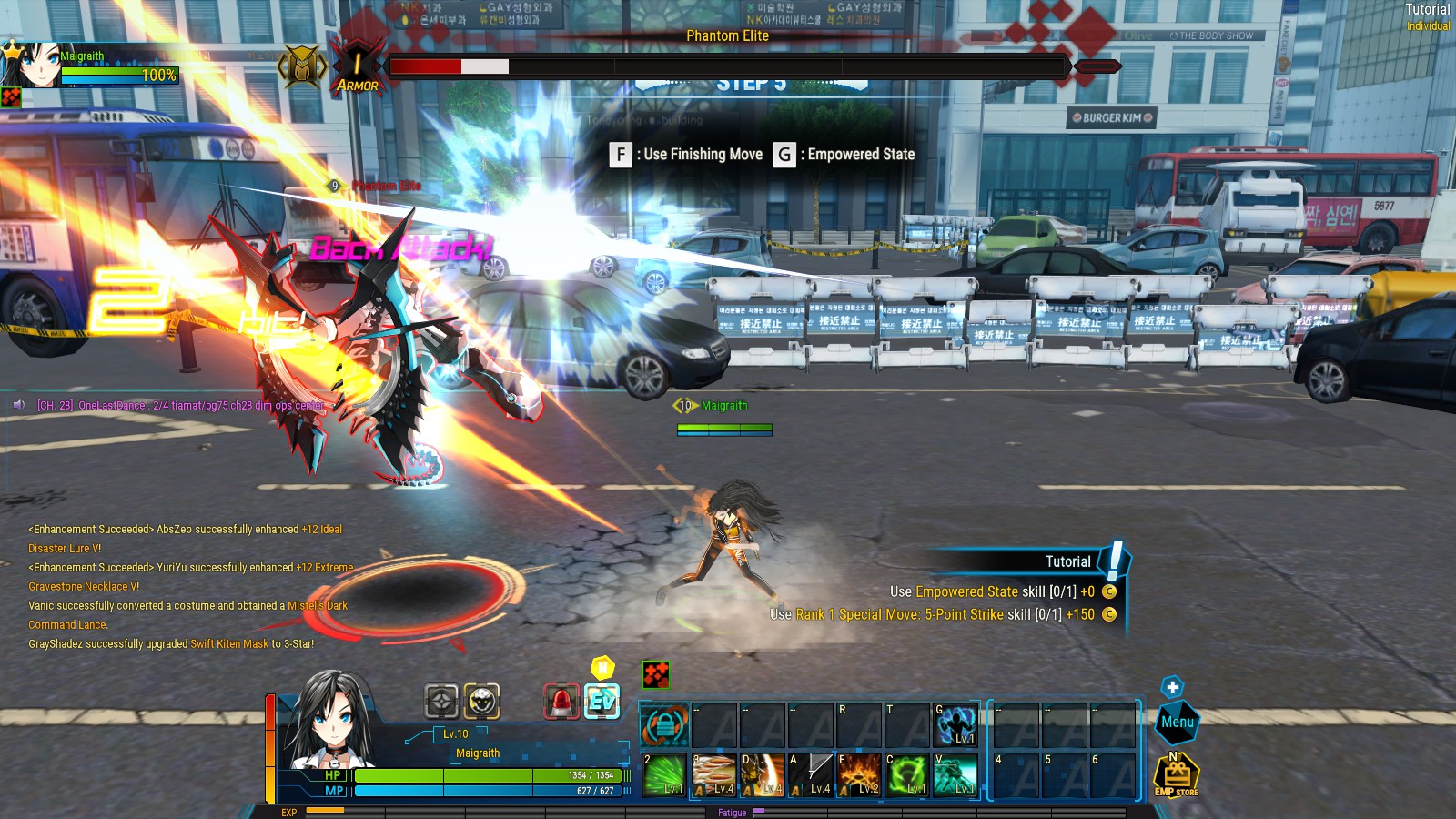Use the teal skill on key V
Viewport: 1456px width, 819px height.
click(955, 775)
